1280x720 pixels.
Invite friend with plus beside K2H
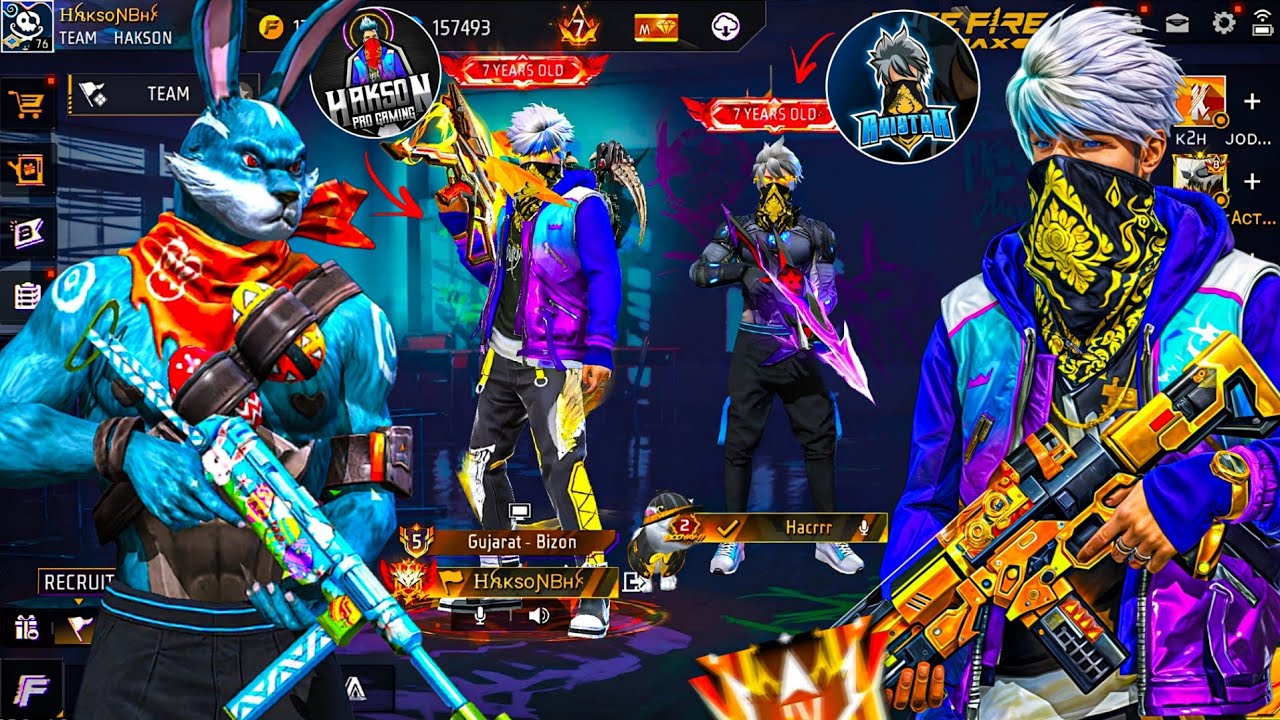tap(1252, 102)
